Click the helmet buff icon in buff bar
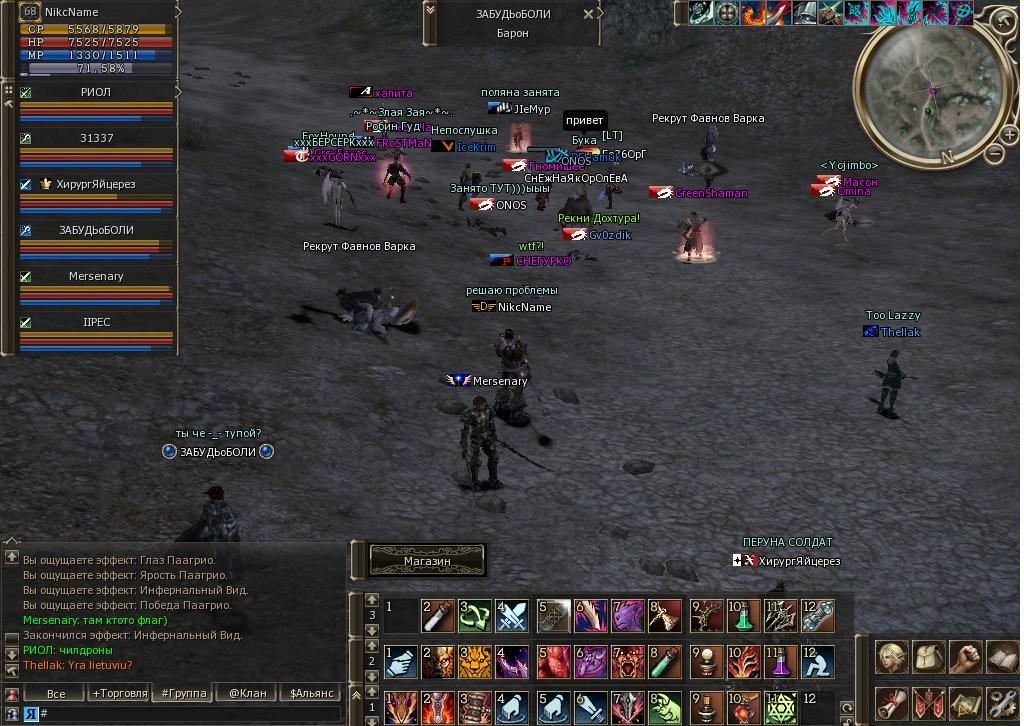This screenshot has height=726, width=1024. coord(805,13)
